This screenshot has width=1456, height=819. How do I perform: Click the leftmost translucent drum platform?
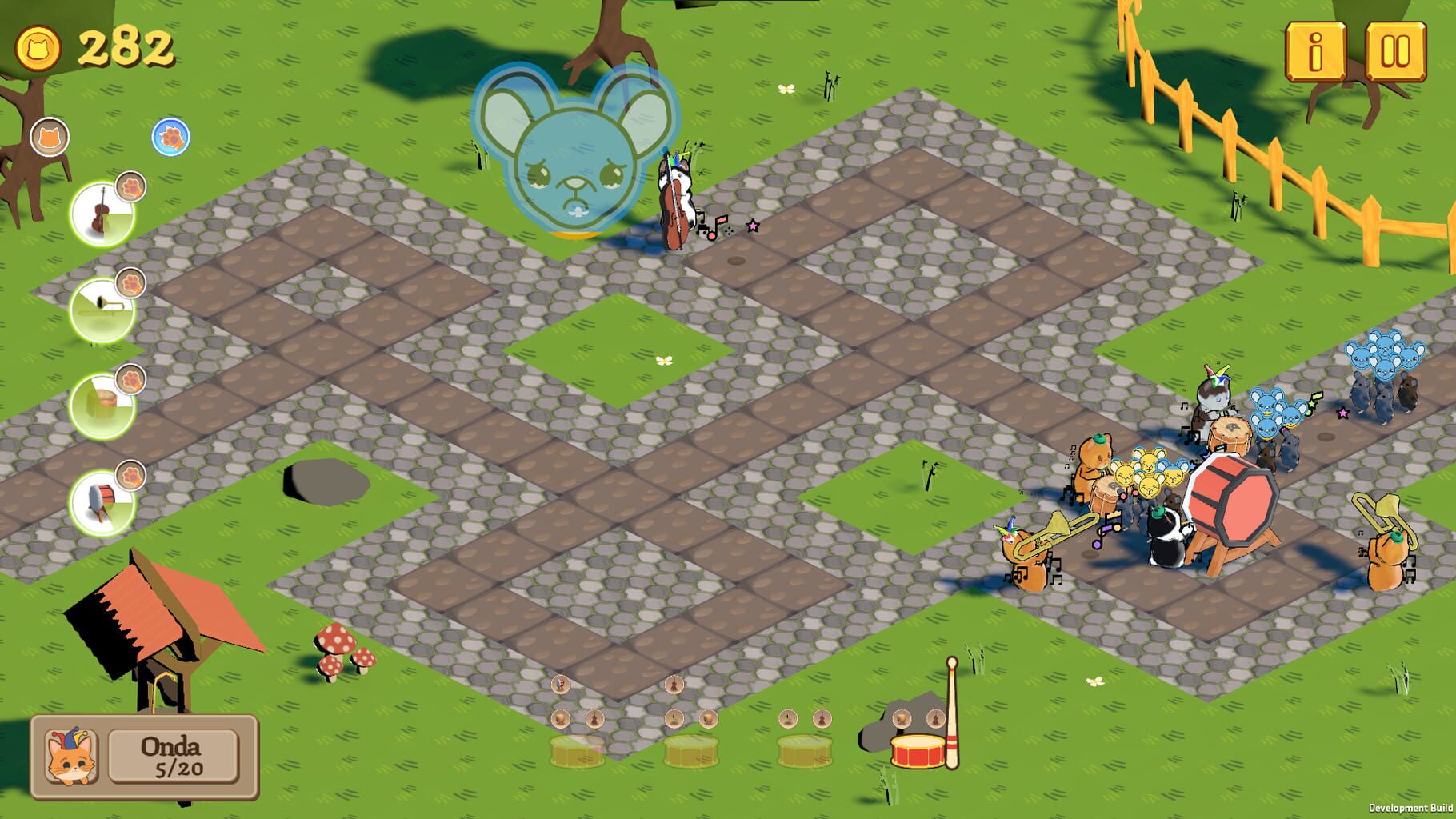tap(577, 753)
